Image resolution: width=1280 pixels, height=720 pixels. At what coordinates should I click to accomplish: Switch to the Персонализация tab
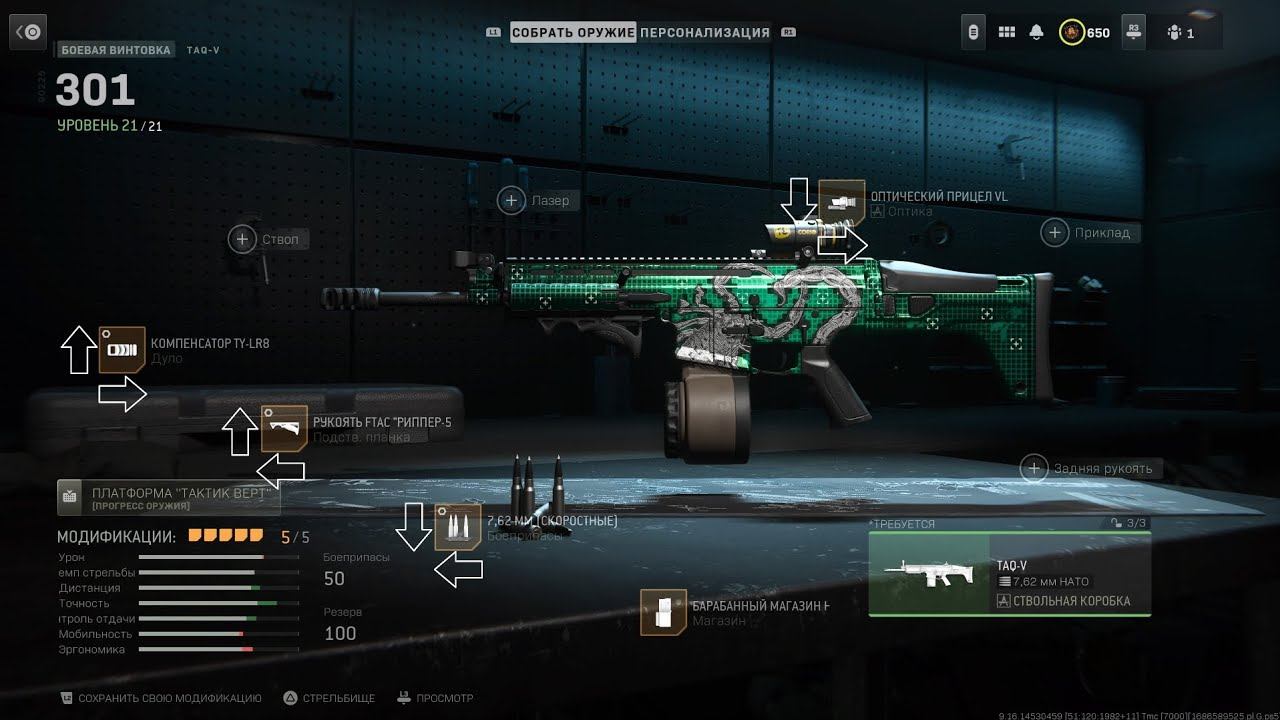click(705, 32)
